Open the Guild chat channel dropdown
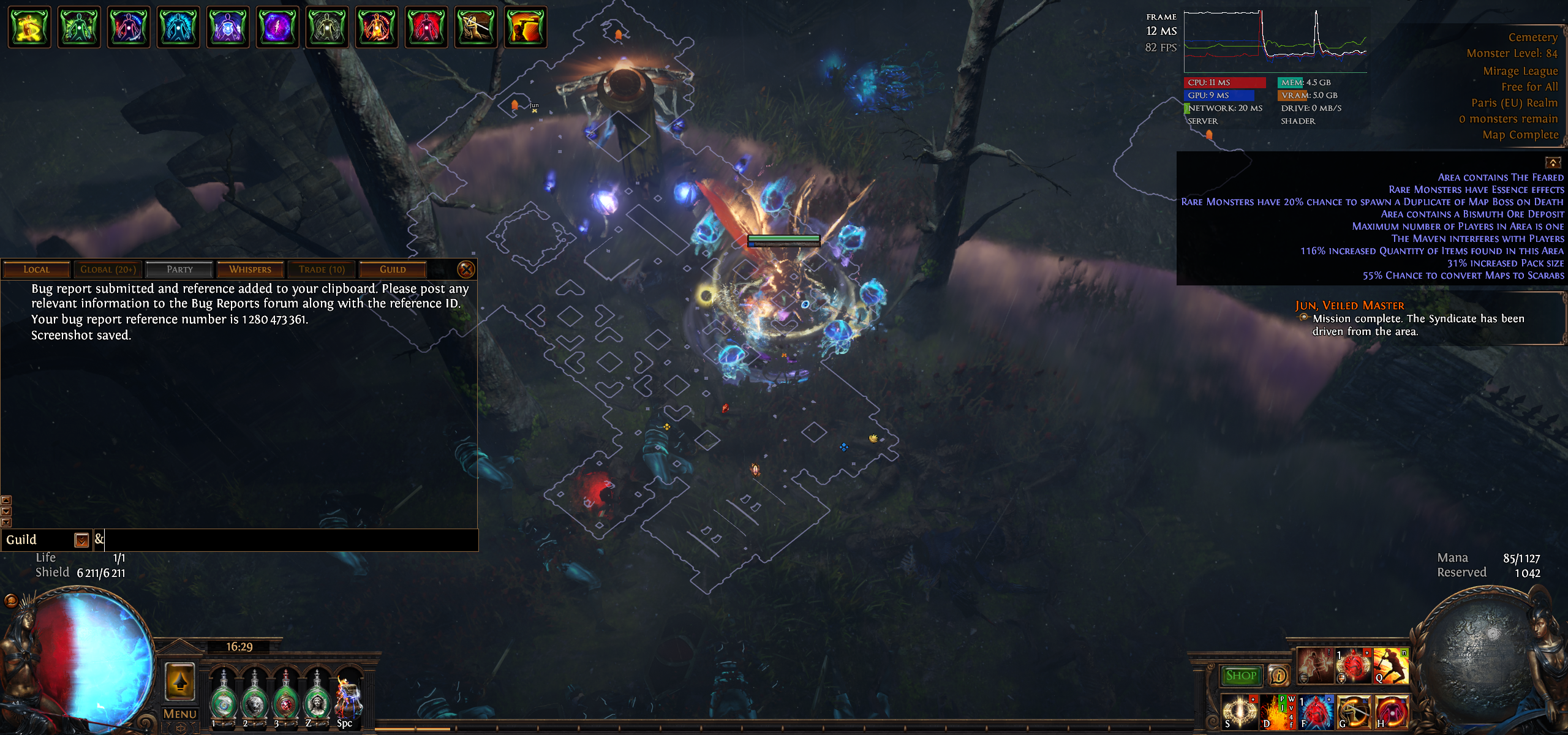This screenshot has width=1568, height=735. pos(81,540)
